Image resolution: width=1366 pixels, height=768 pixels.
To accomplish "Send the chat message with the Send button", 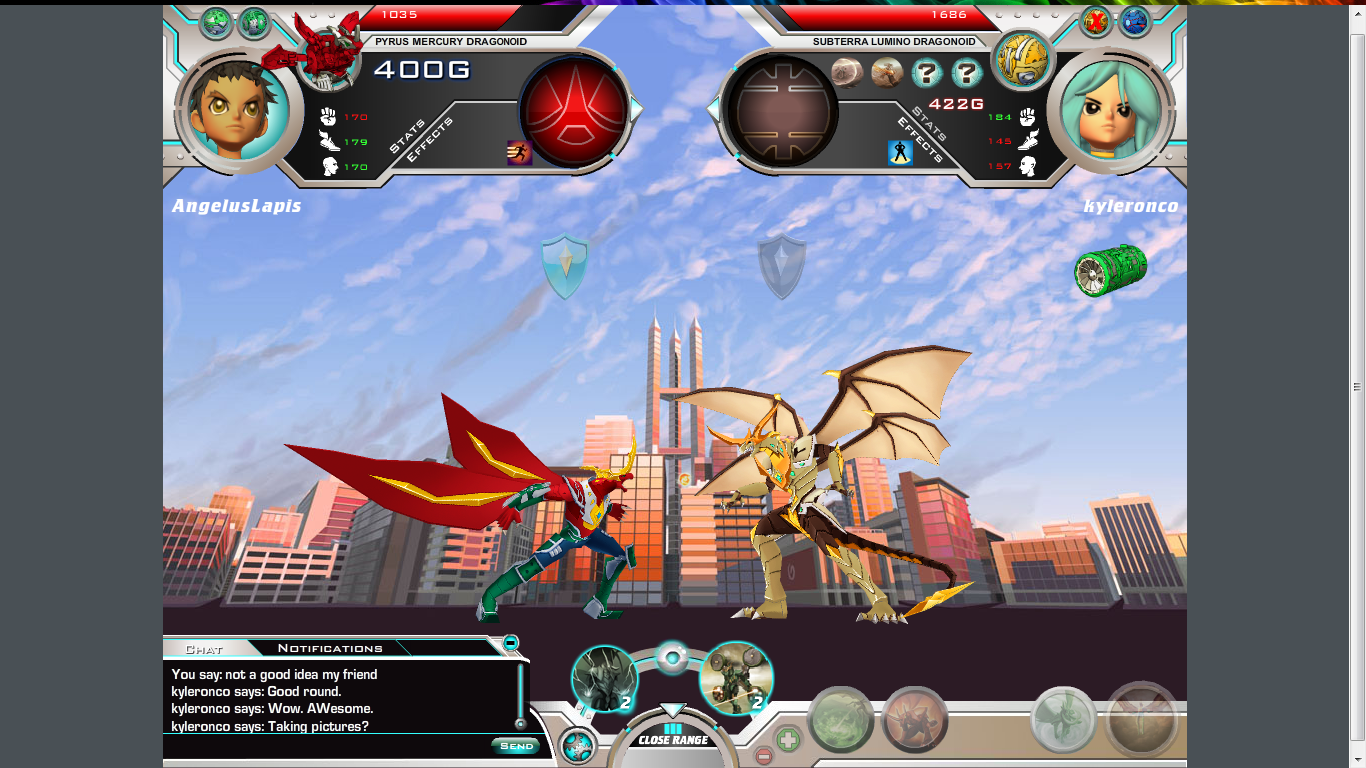I will pyautogui.click(x=516, y=746).
